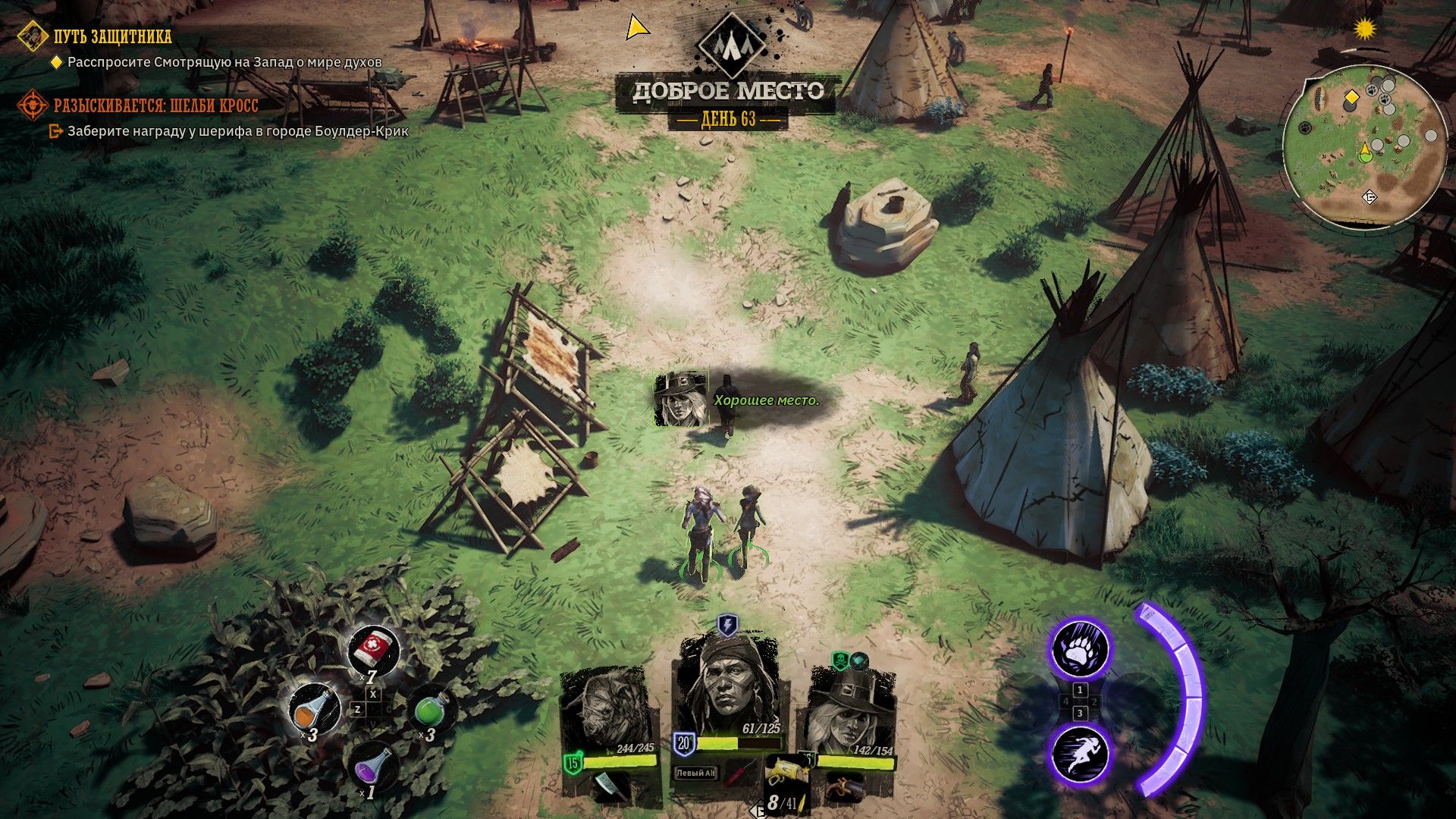Select the green potion flask
The height and width of the screenshot is (819, 1456).
tap(431, 710)
